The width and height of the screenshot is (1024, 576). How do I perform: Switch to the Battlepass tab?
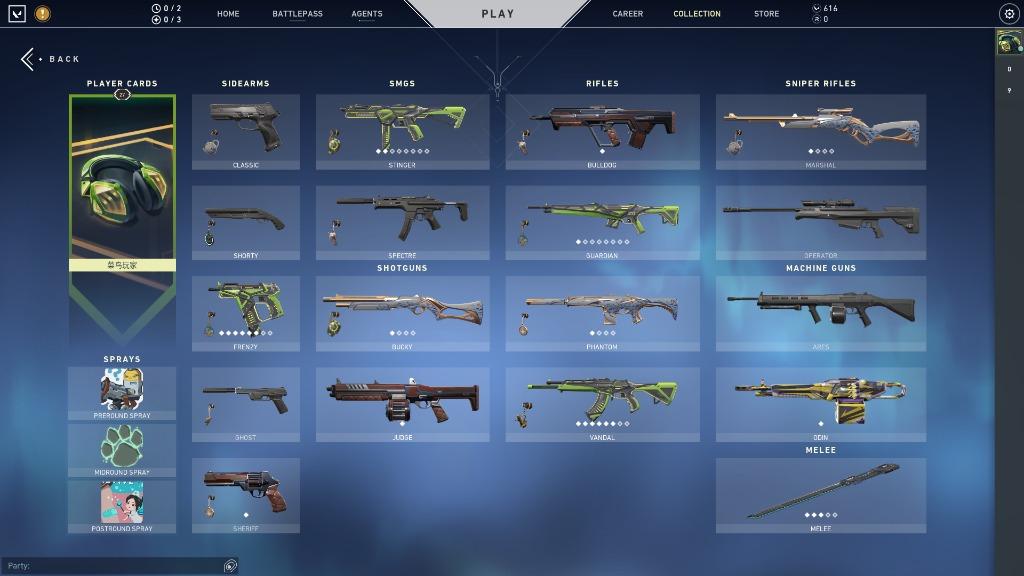click(x=297, y=14)
